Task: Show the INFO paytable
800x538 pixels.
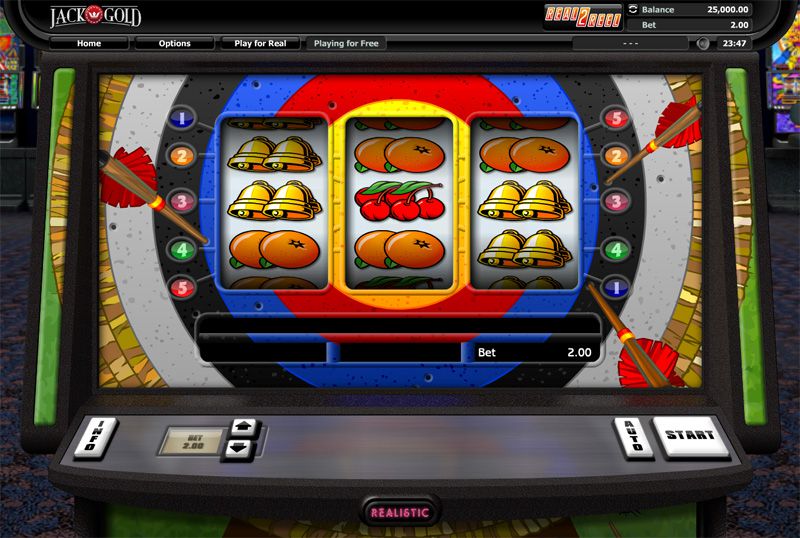Action: coord(95,438)
